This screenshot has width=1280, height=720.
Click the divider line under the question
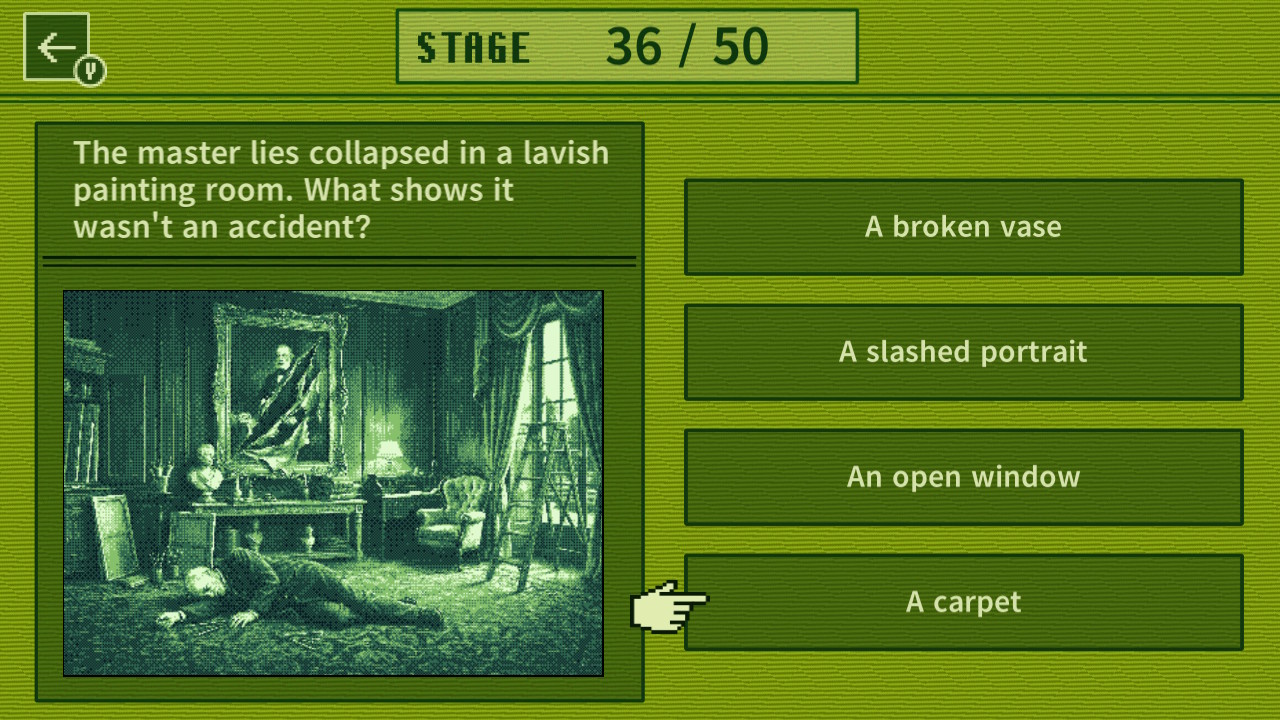pos(340,258)
